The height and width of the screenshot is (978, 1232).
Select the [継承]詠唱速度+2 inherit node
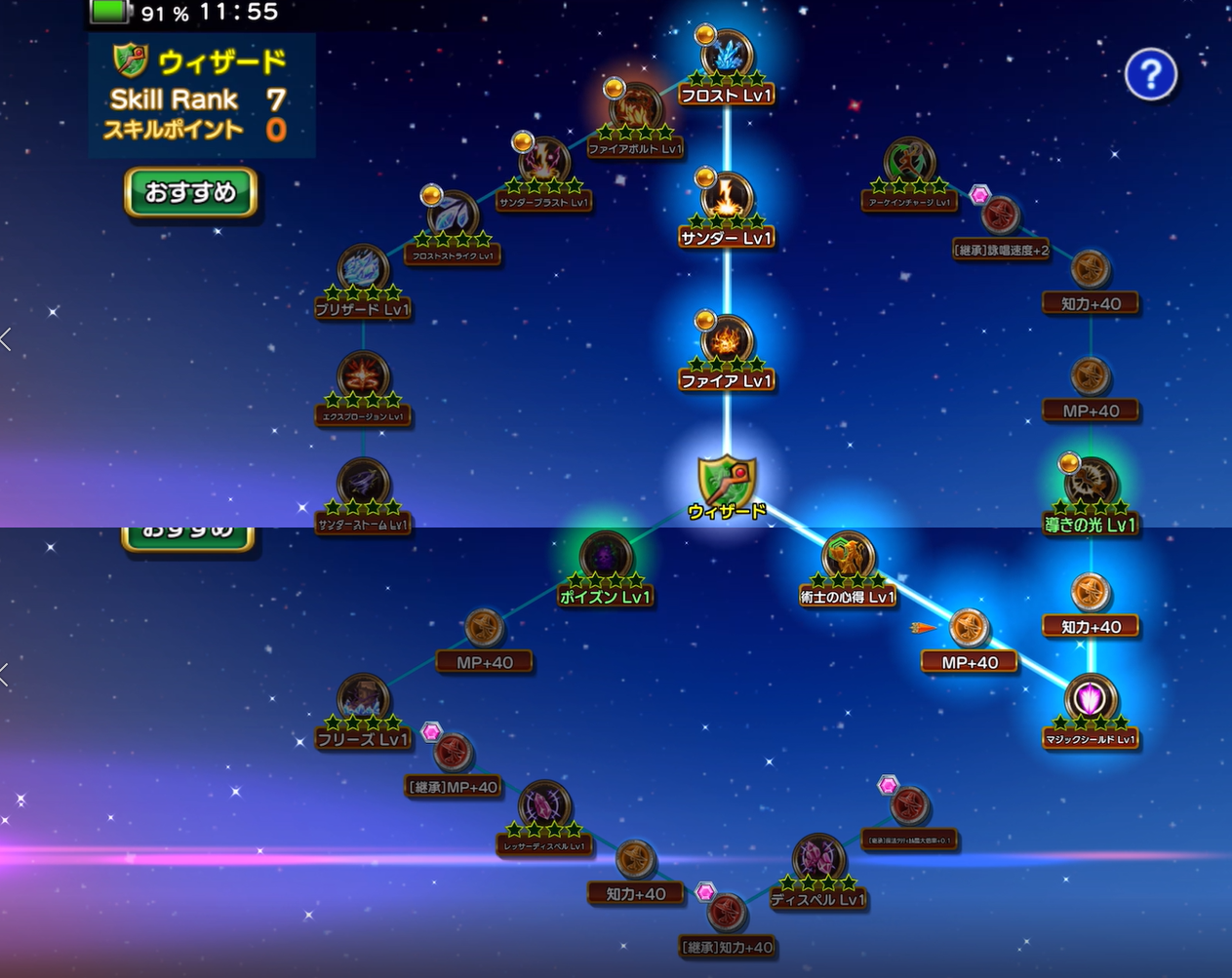[x=1000, y=216]
